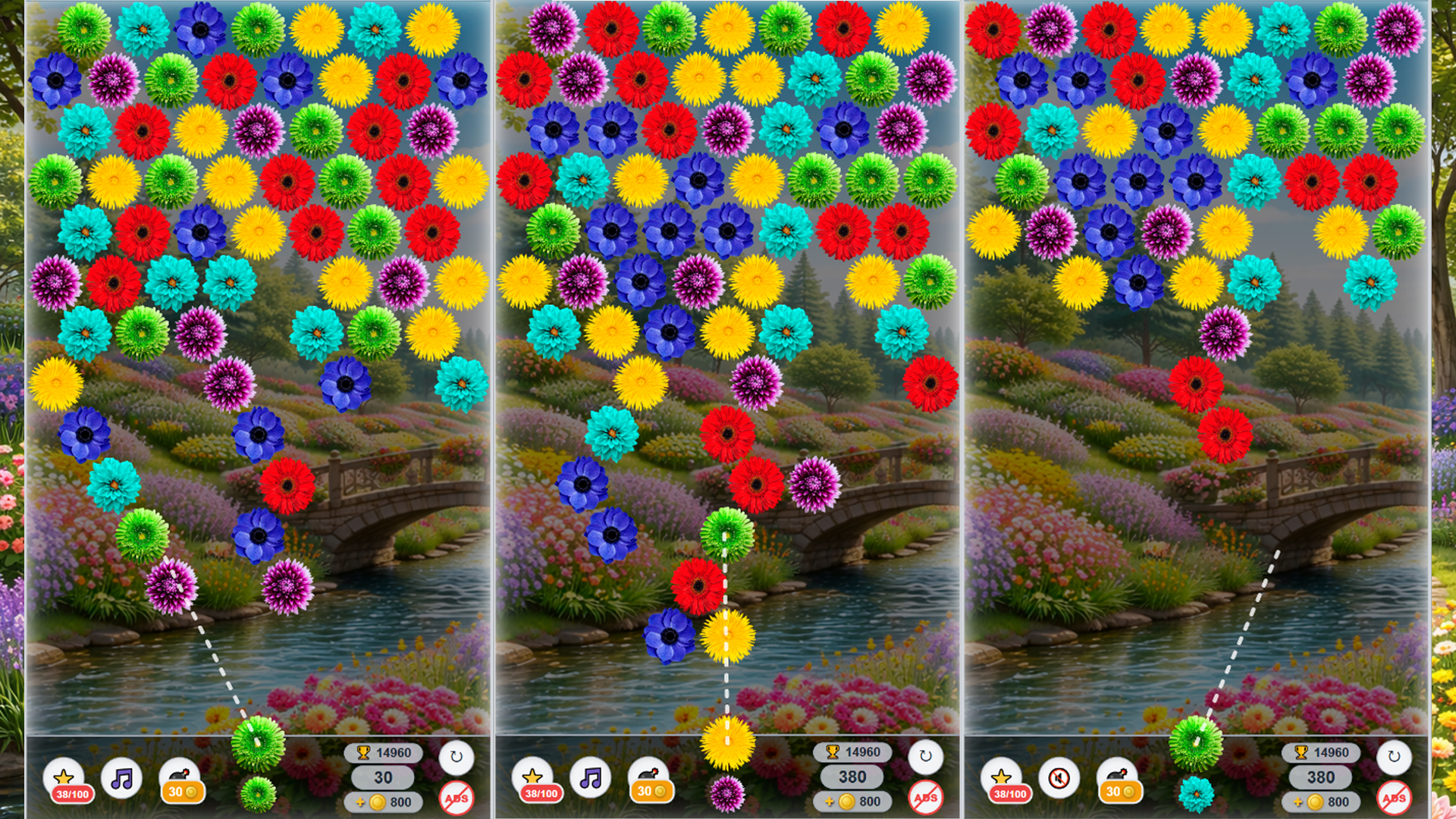Open the no-ads purchase icon
Screen dimensions: 1456x819
(458, 797)
